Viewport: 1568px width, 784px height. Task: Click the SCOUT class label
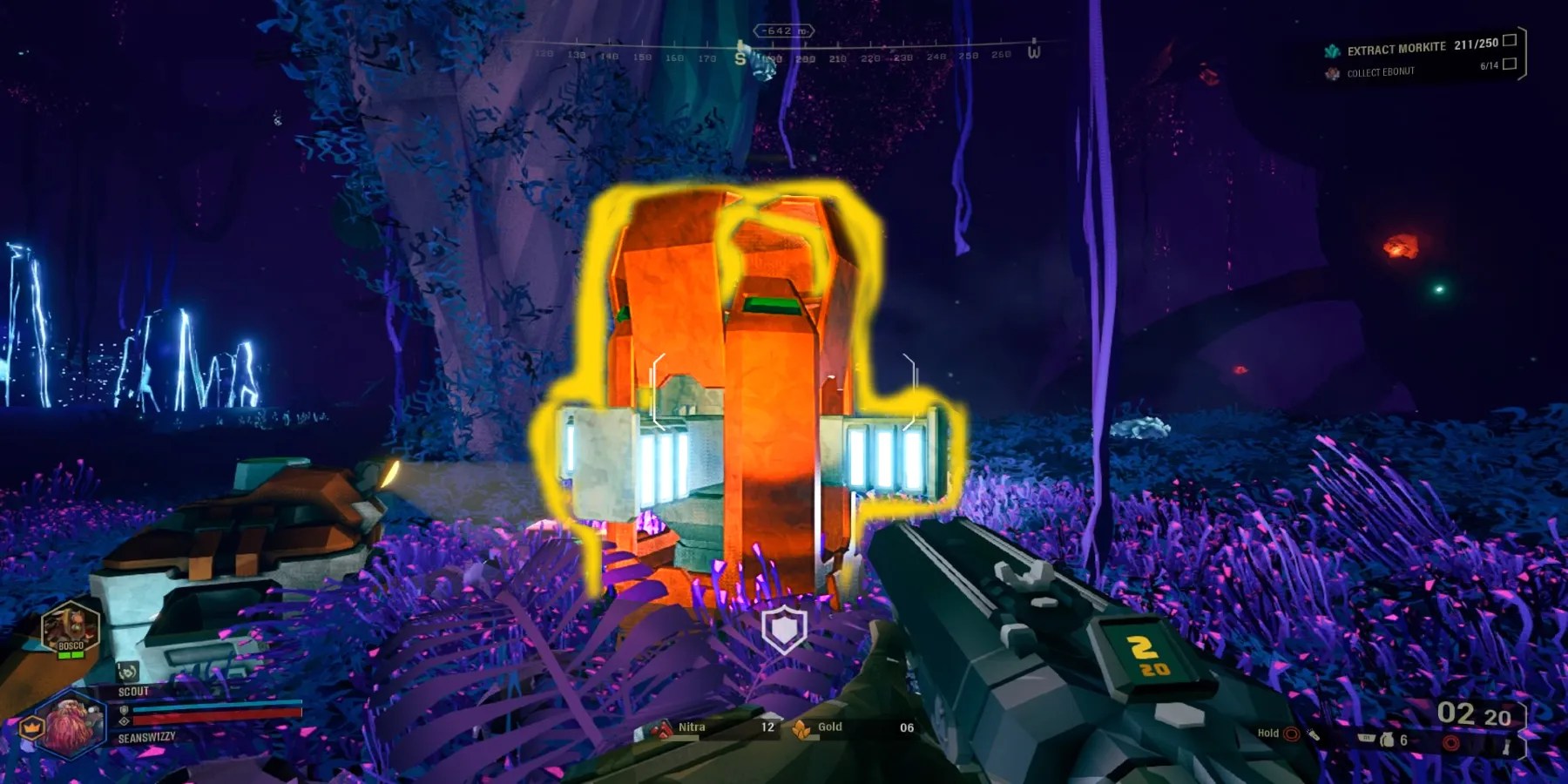(133, 691)
